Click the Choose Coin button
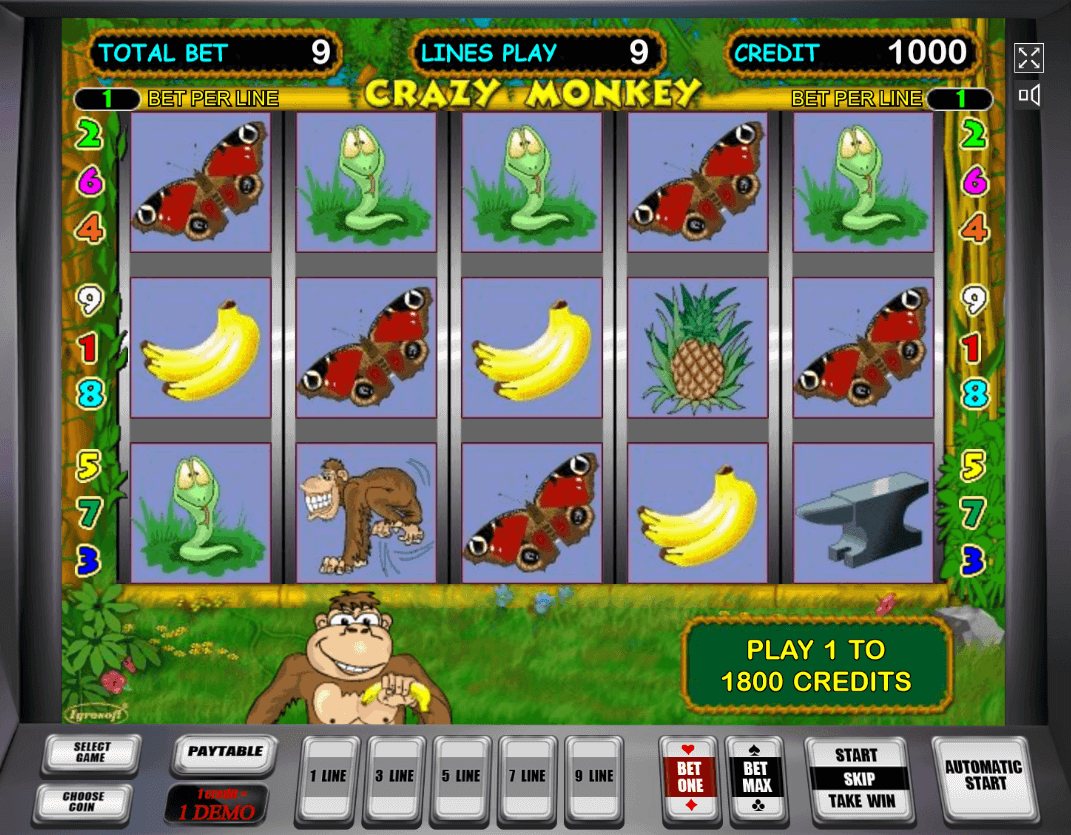The height and width of the screenshot is (835, 1071). [83, 801]
